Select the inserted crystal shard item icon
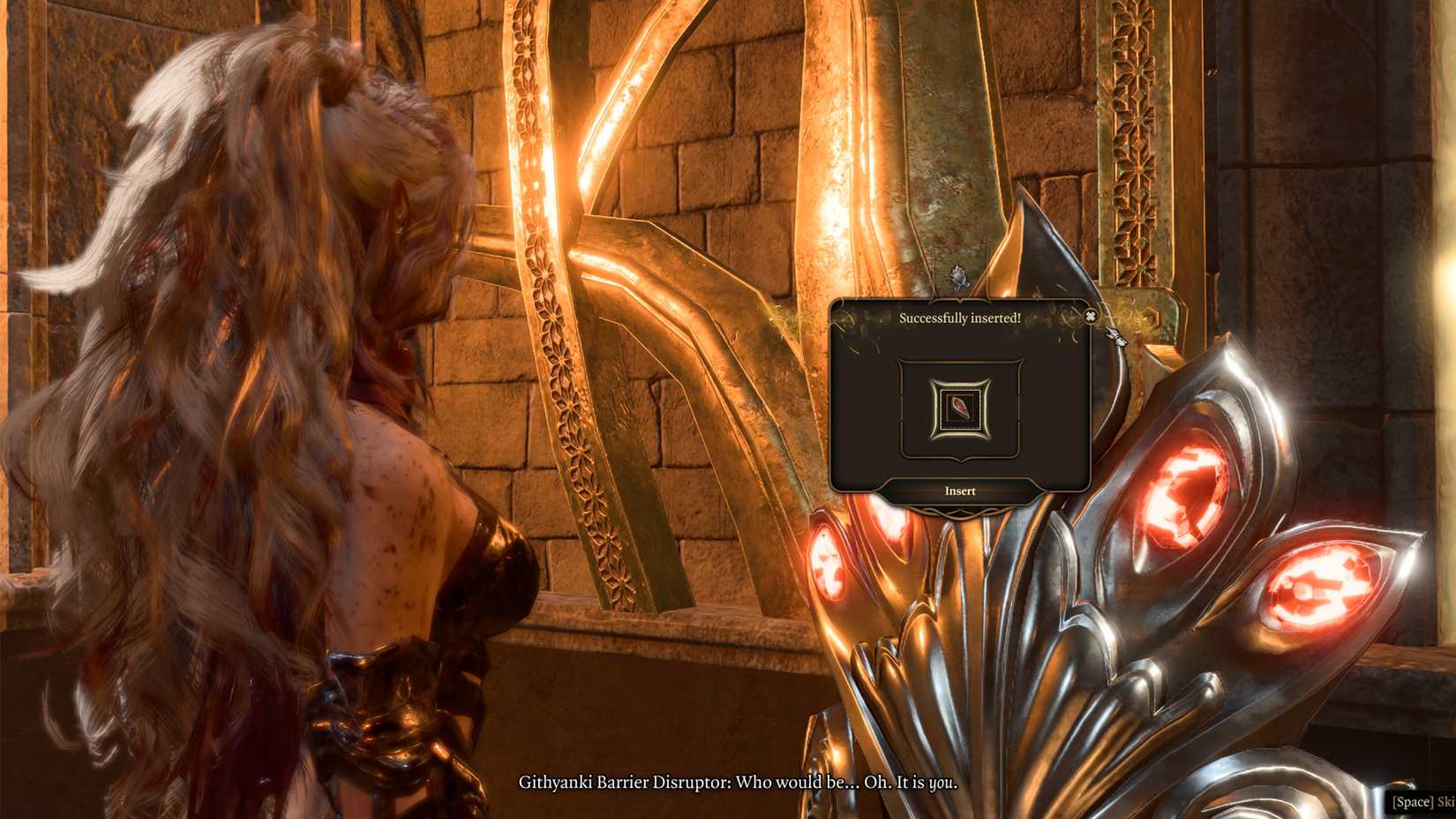Screen dimensions: 1456x819 tap(961, 407)
